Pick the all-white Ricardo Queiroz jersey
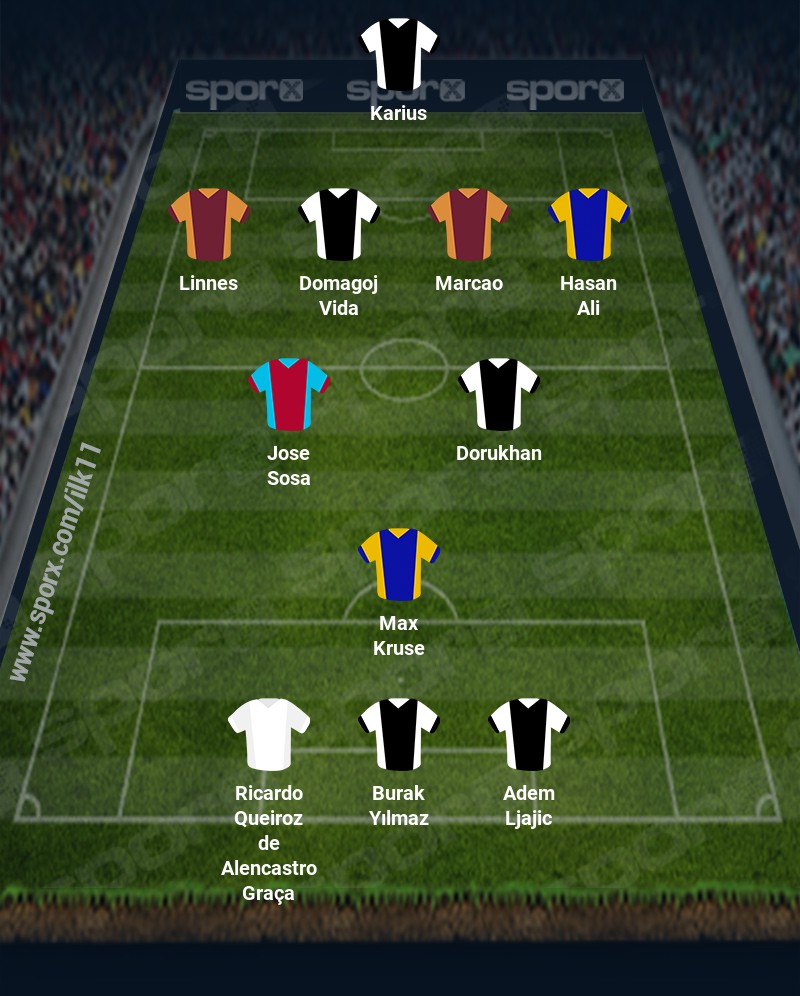 click(269, 734)
